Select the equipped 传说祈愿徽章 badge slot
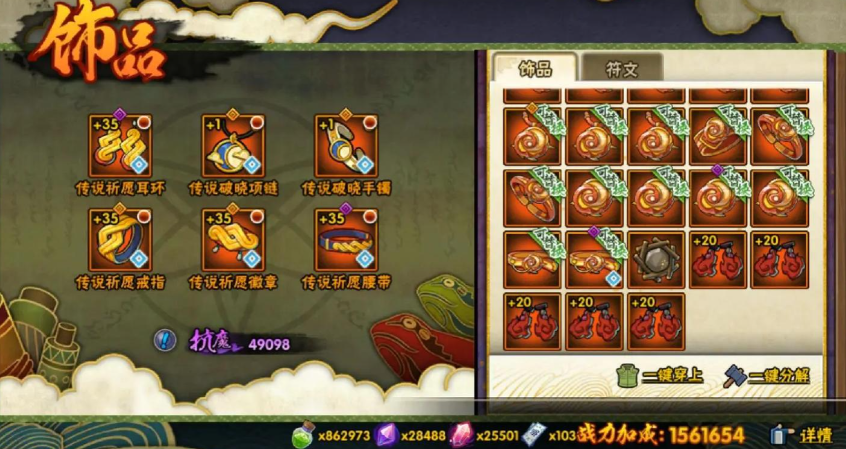Image resolution: width=846 pixels, height=449 pixels. (x=233, y=239)
